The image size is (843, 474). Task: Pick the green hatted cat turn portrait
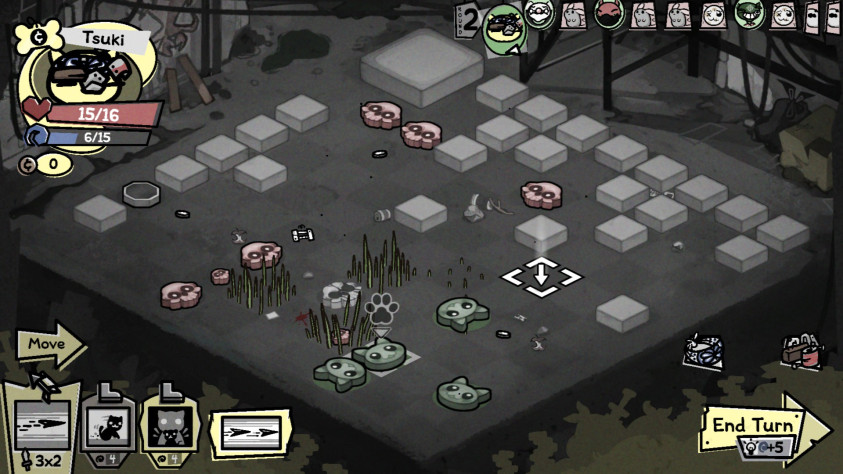click(748, 14)
